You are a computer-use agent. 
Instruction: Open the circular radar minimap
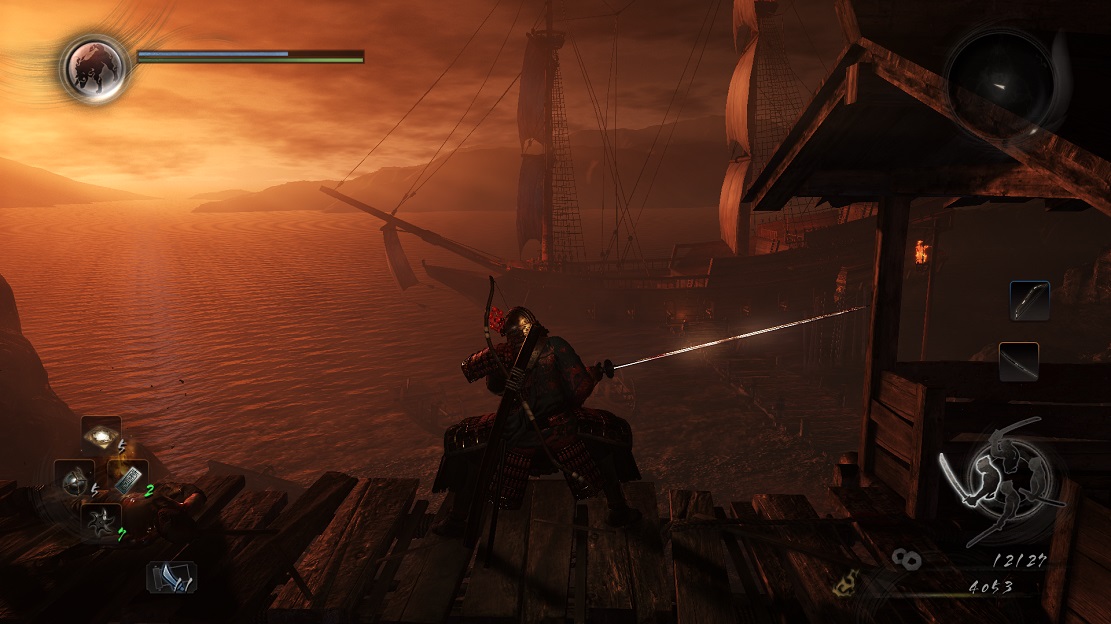[1005, 79]
